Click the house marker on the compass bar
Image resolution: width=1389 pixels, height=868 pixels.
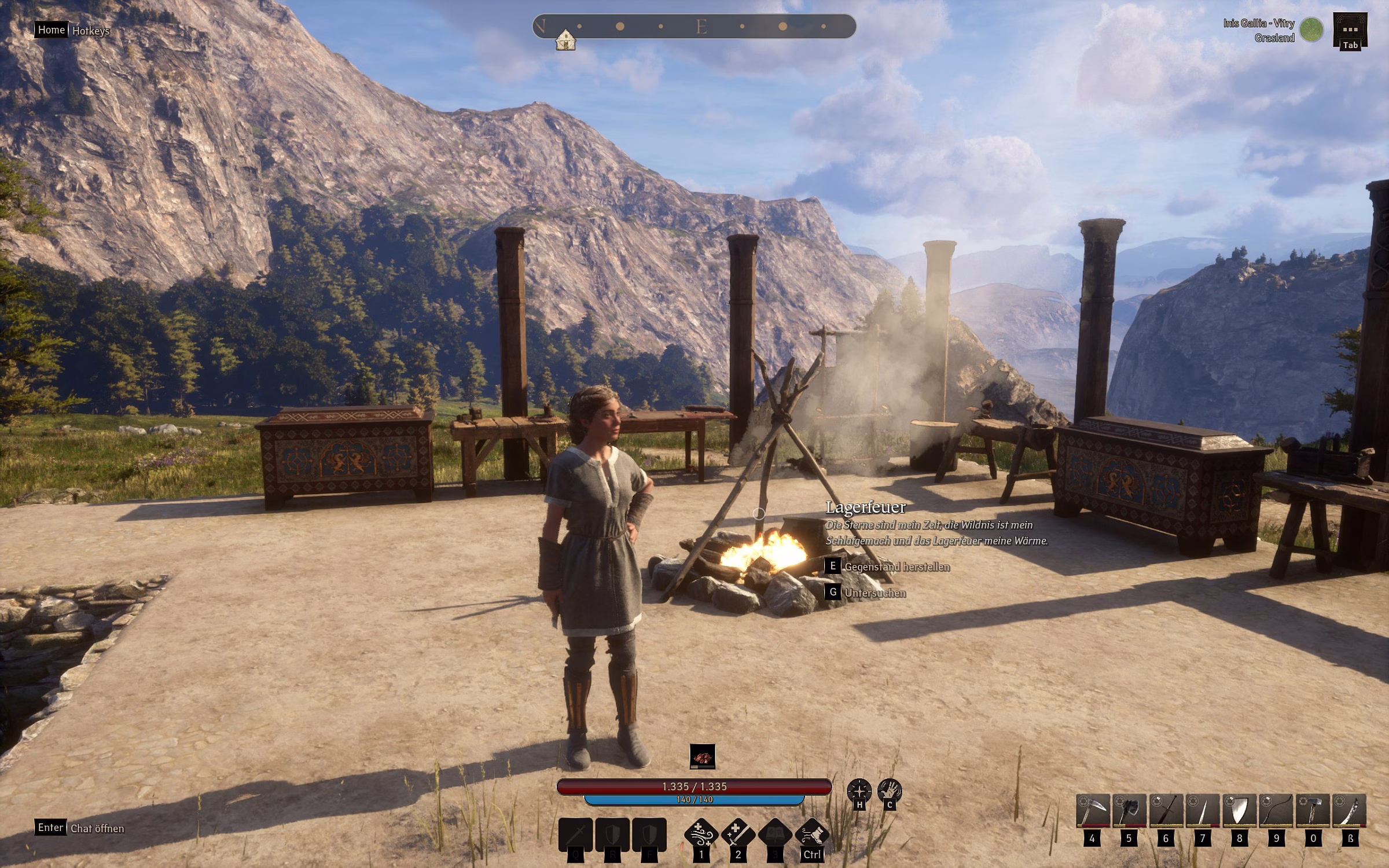pyautogui.click(x=565, y=41)
